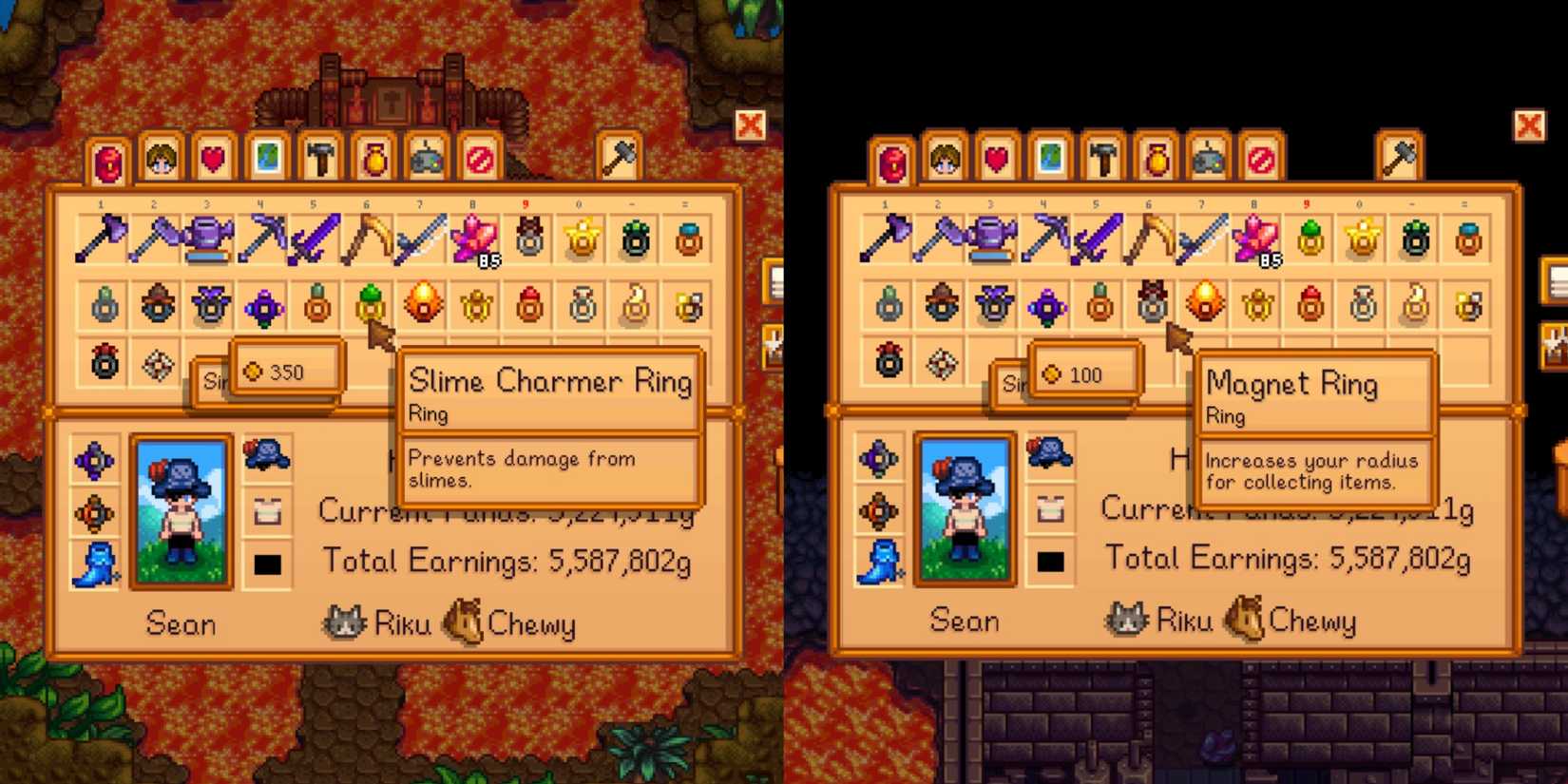Open the Social tab with the heart icon
The width and height of the screenshot is (1568, 784).
(x=212, y=160)
